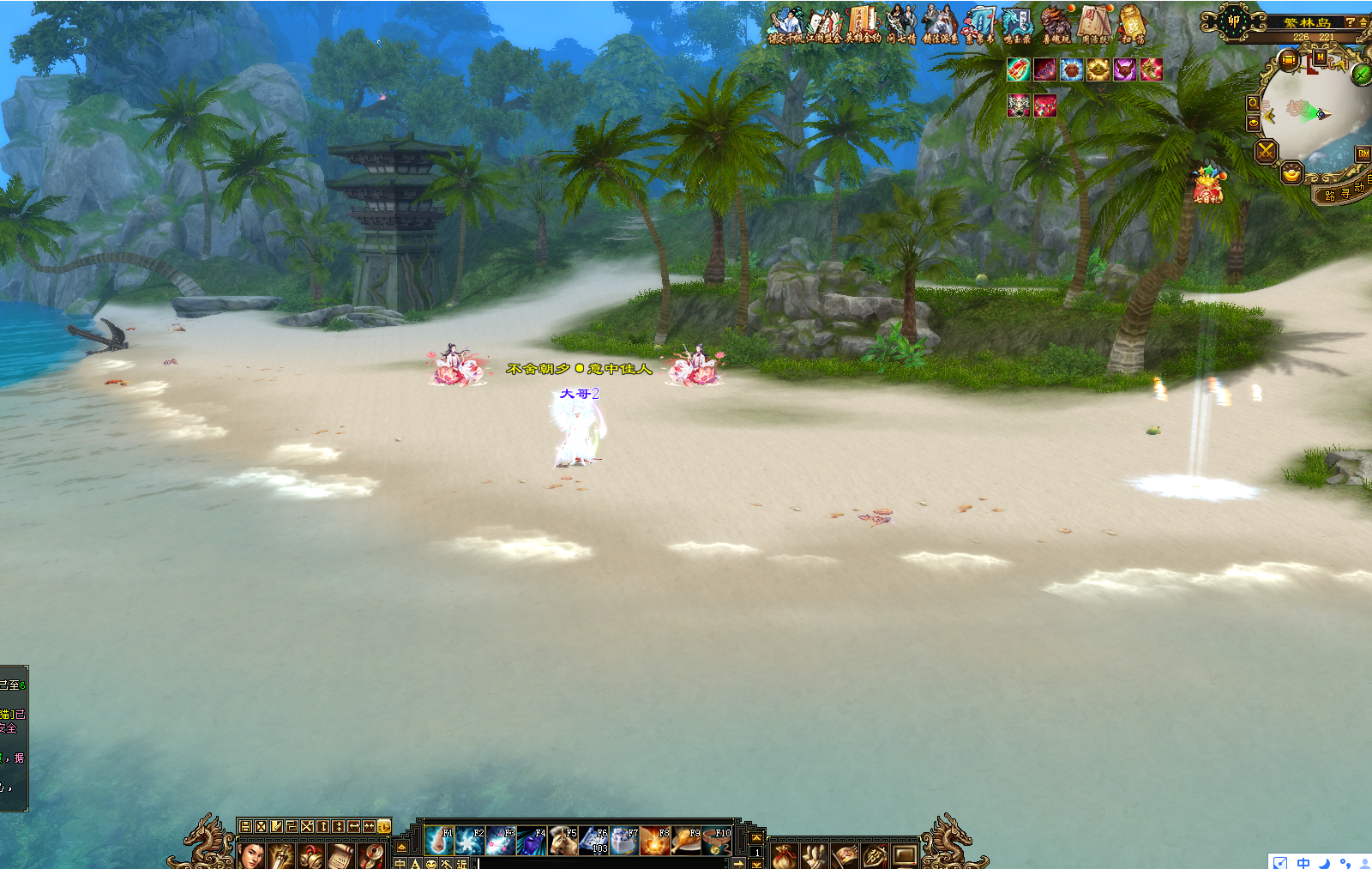The width and height of the screenshot is (1372, 869).
Task: Open the 鸣玉录 dragon book icon
Action: pos(1017,25)
